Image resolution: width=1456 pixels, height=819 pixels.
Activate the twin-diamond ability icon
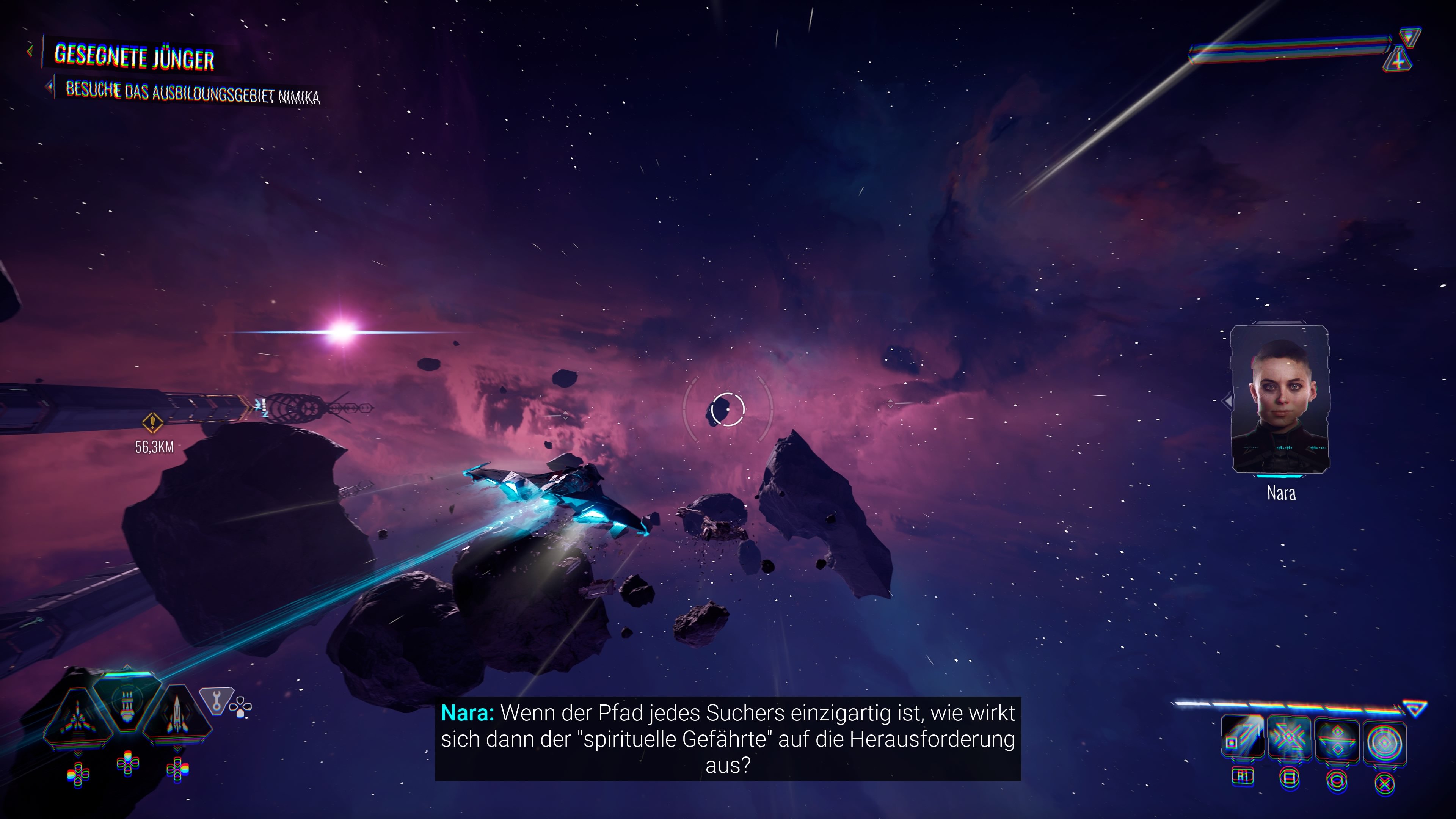(1337, 740)
